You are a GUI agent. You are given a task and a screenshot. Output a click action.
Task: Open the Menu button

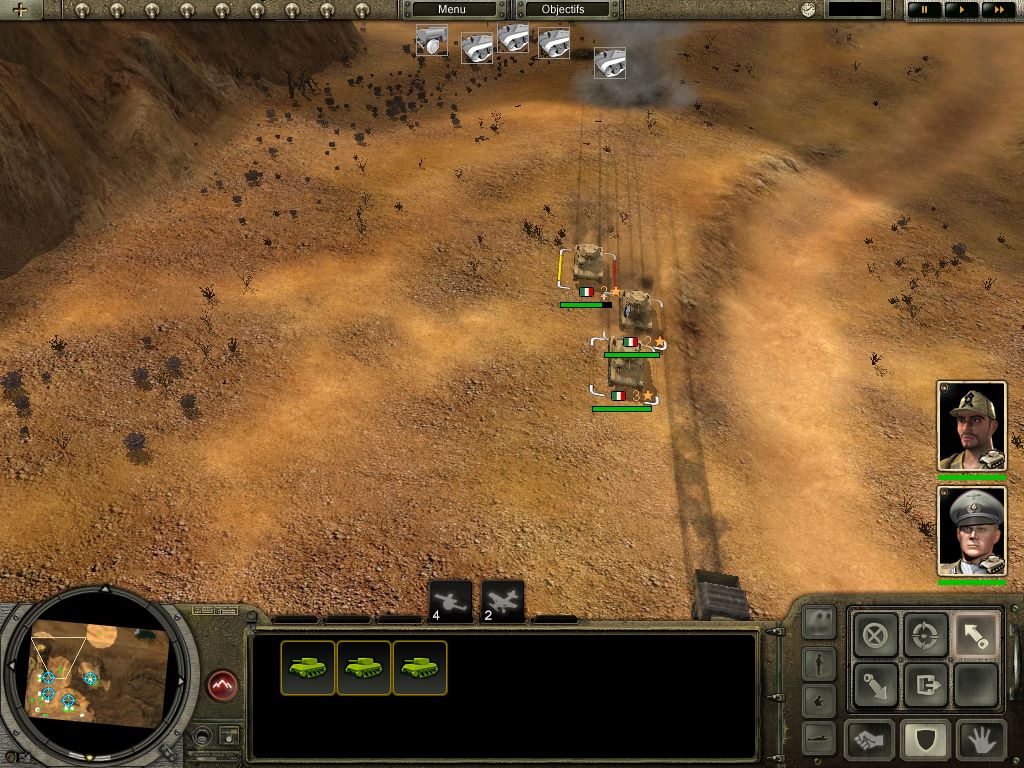pyautogui.click(x=452, y=10)
